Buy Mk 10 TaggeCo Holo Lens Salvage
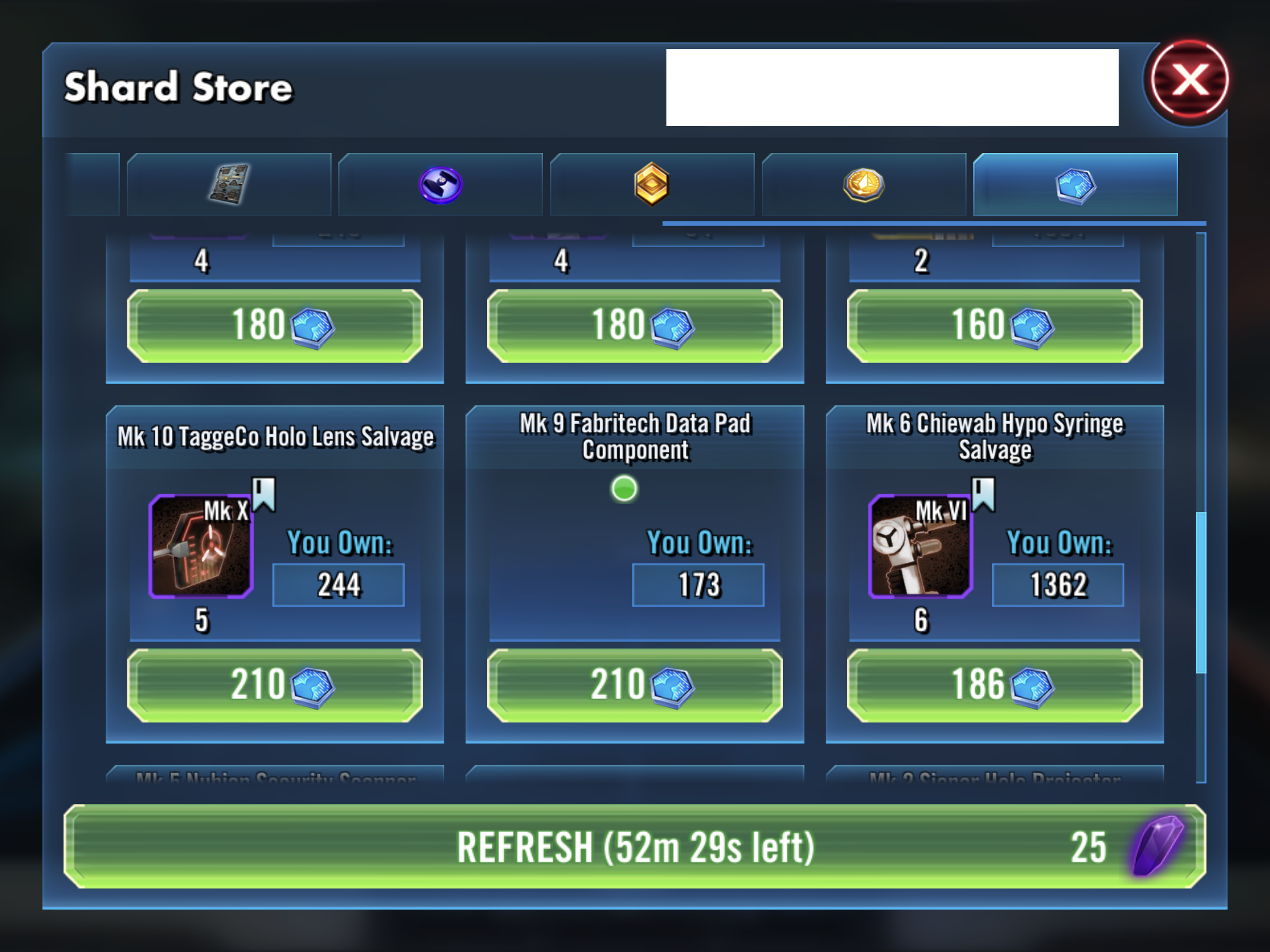The height and width of the screenshot is (952, 1270). [x=275, y=685]
